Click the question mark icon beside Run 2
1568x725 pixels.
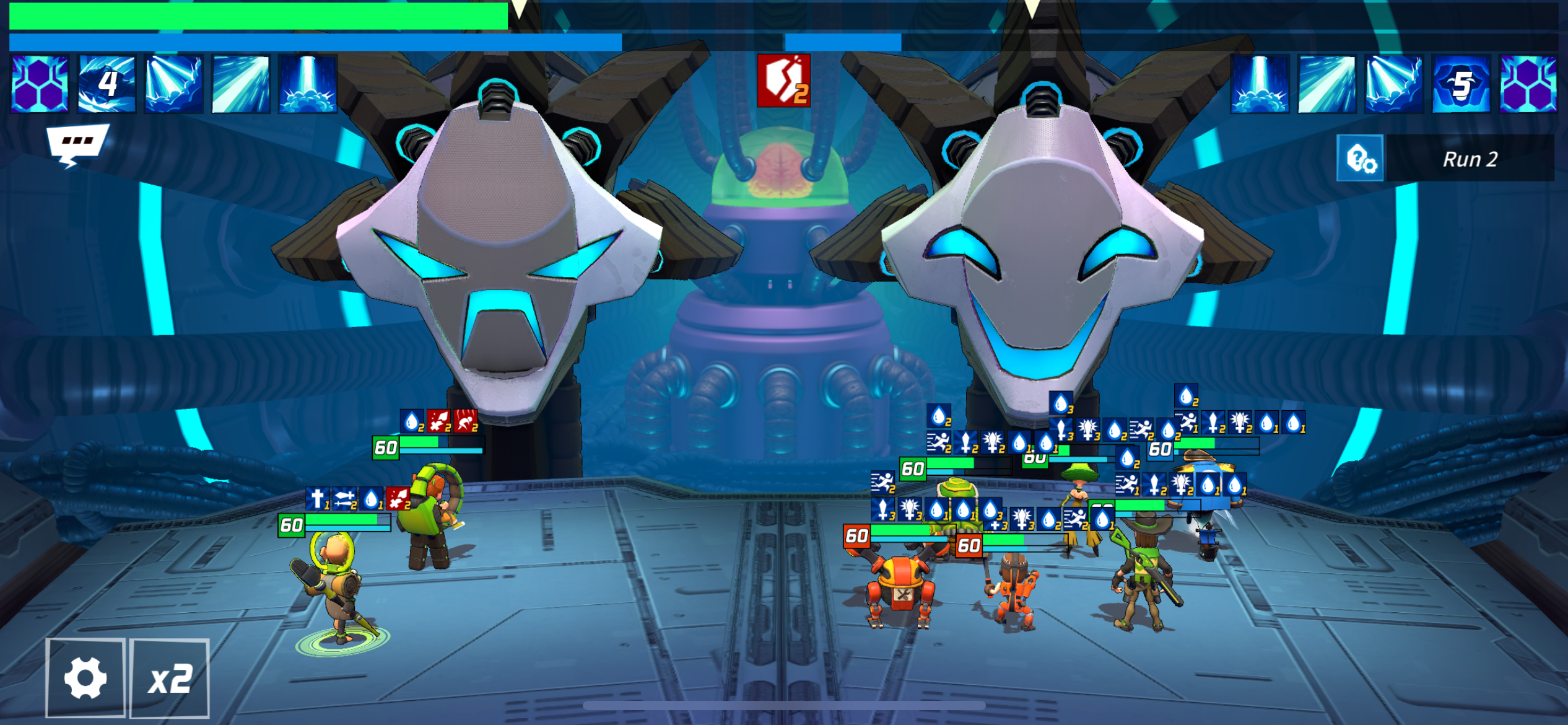click(x=1361, y=159)
